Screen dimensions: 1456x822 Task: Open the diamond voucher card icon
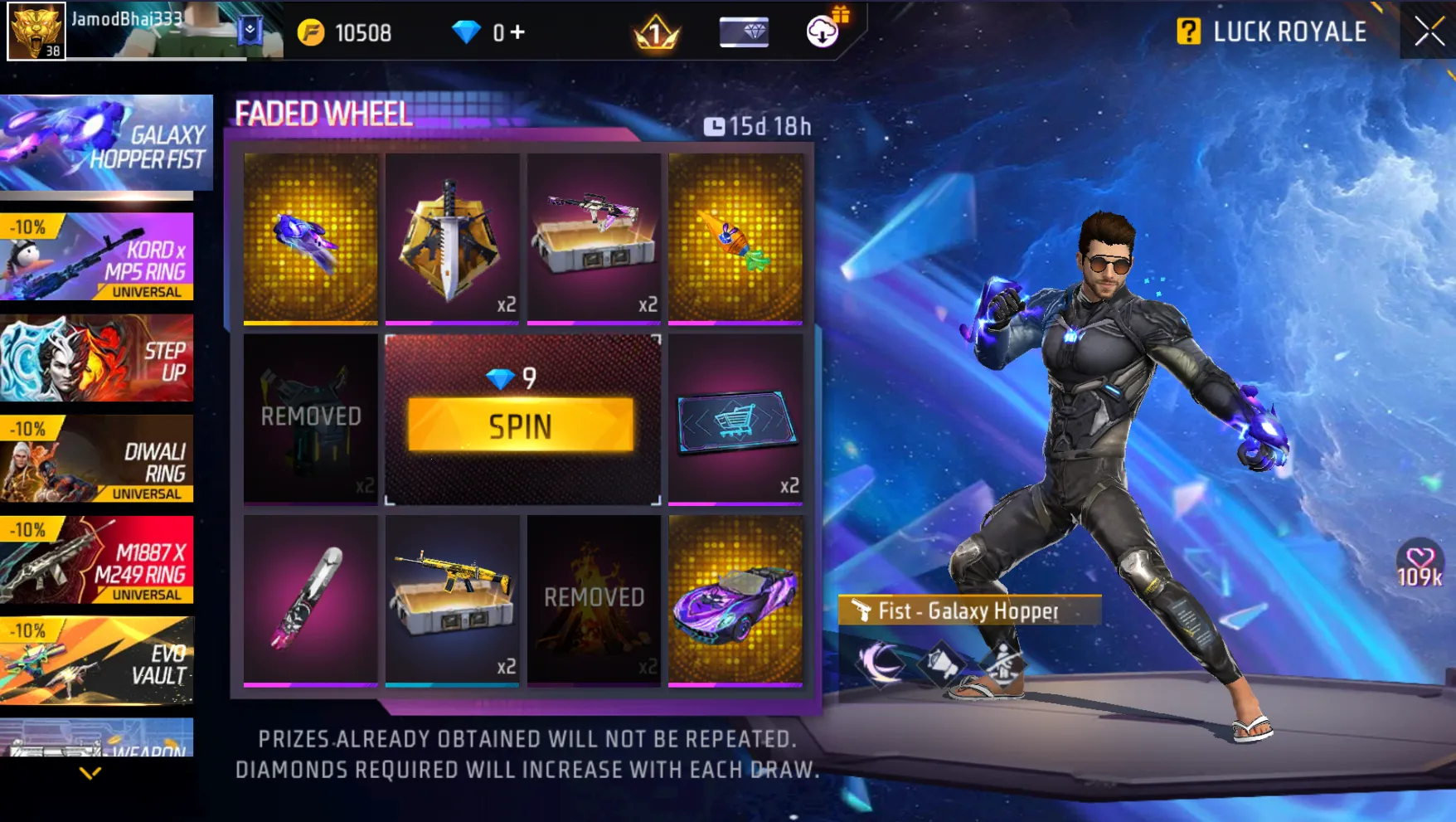[x=744, y=32]
